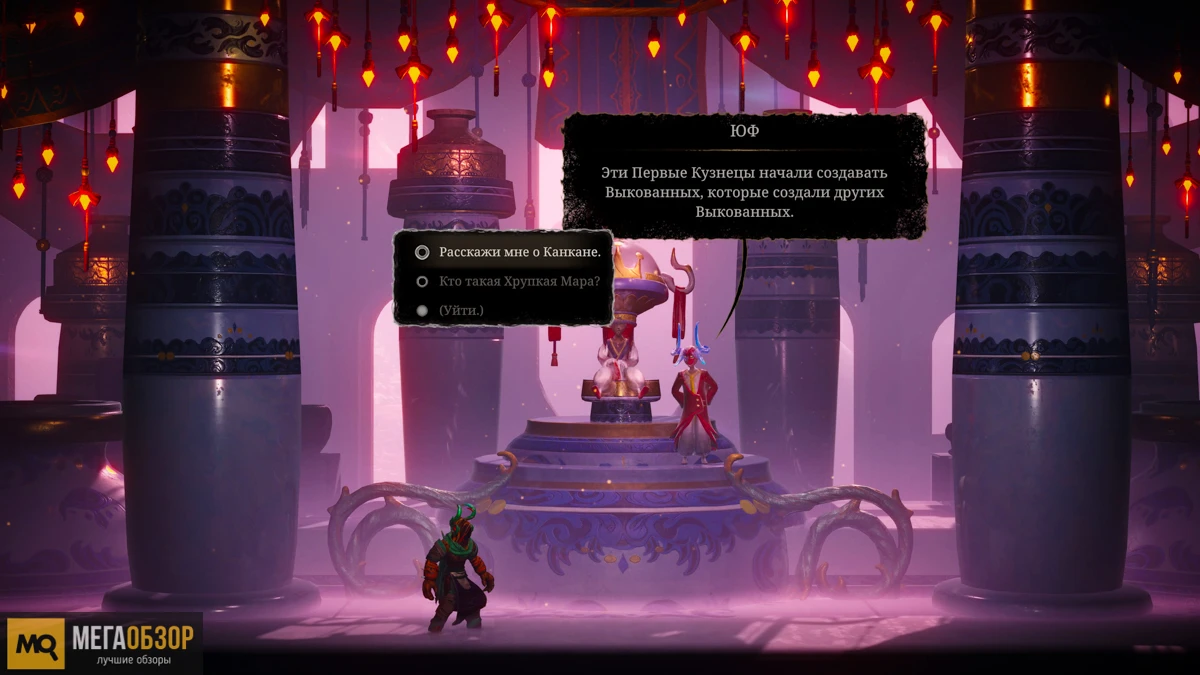Screen dimensions: 1200x675
Task: Ask "Кто такая Хрупкая Мара?"
Action: (x=519, y=281)
